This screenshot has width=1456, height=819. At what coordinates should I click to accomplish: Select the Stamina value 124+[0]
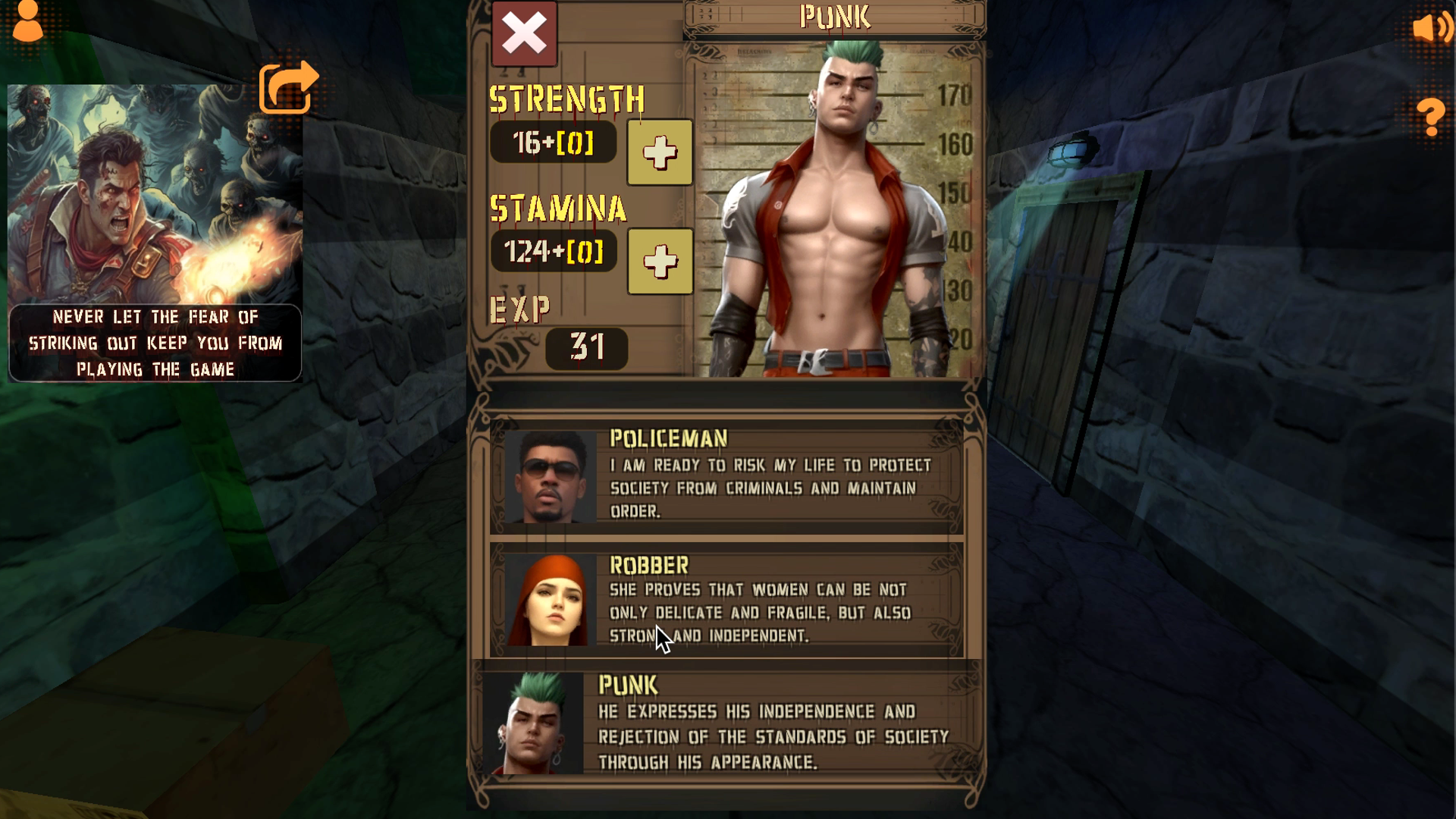(553, 253)
